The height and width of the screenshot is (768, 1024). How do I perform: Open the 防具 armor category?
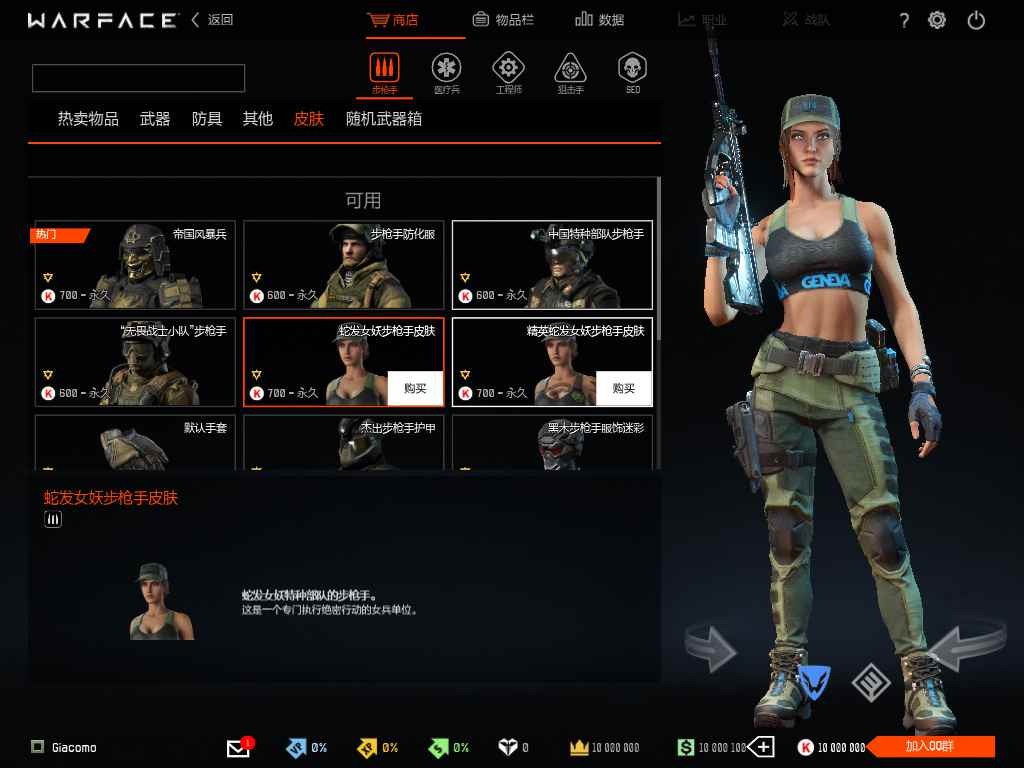point(207,119)
